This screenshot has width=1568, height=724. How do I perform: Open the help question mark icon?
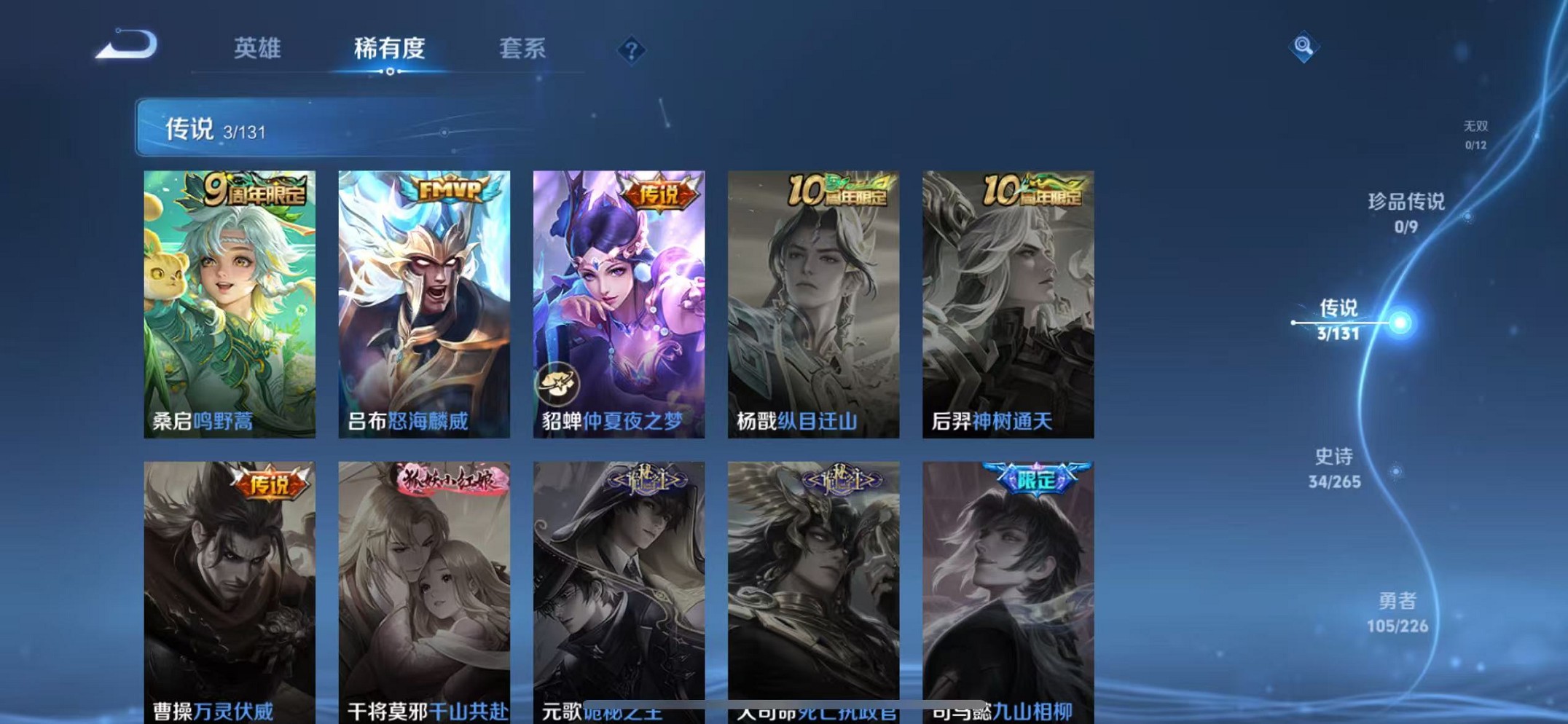click(631, 49)
